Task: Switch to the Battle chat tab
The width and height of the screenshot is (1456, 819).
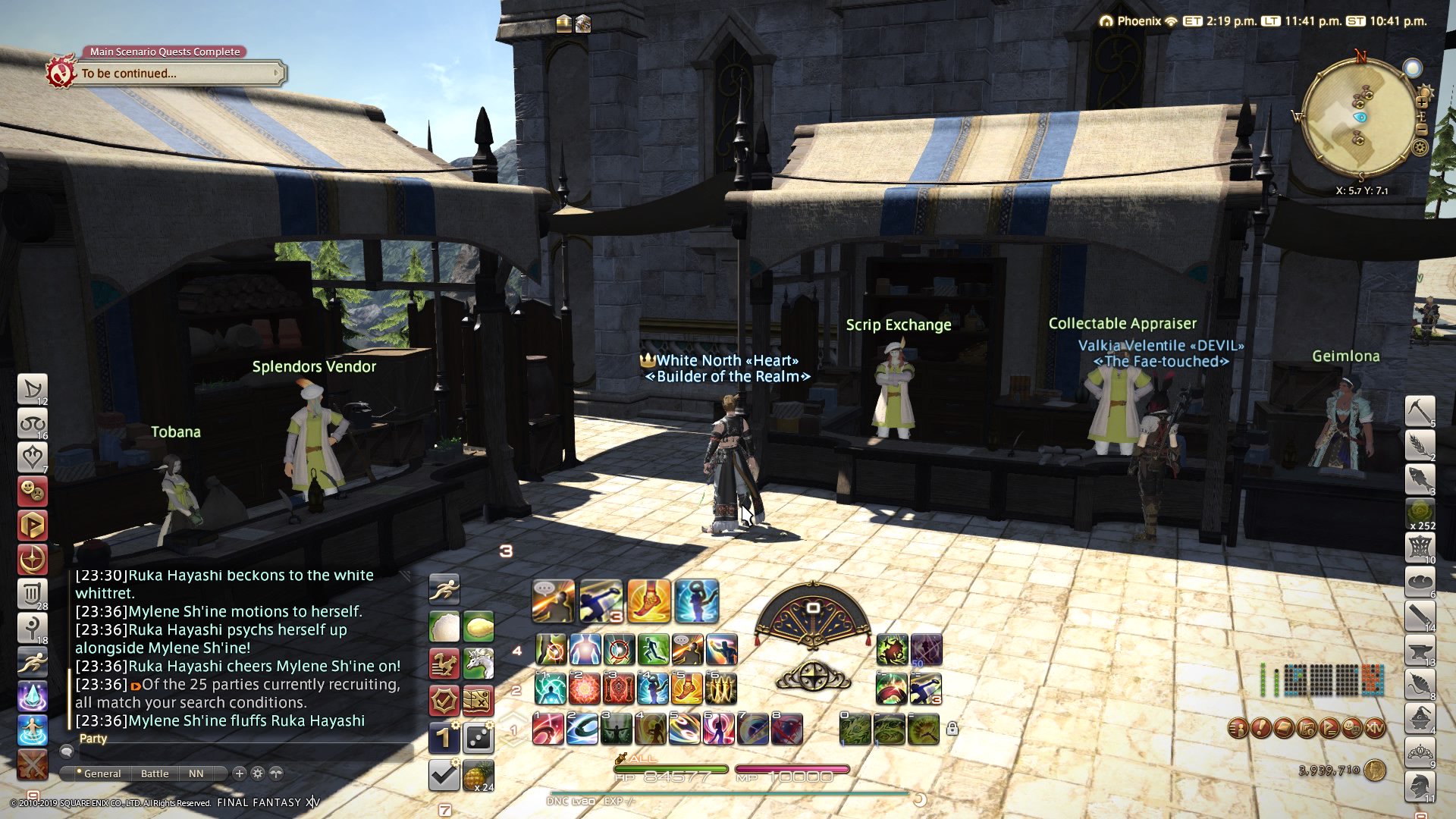Action: coord(155,773)
